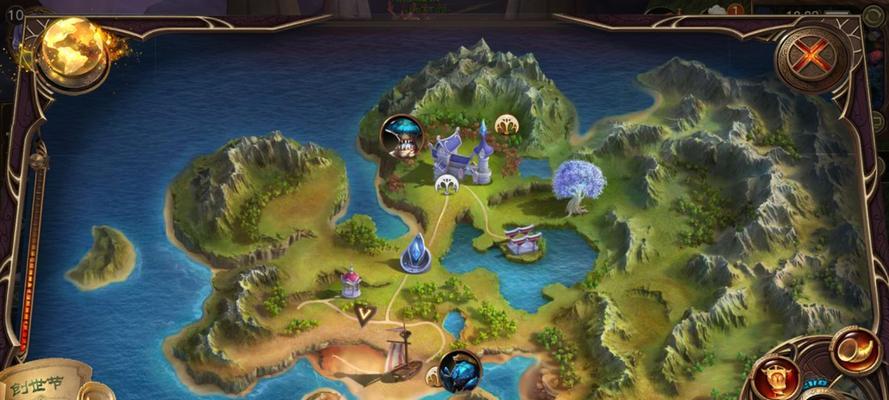Select the blue beast map marker
The width and height of the screenshot is (889, 400).
(459, 371)
